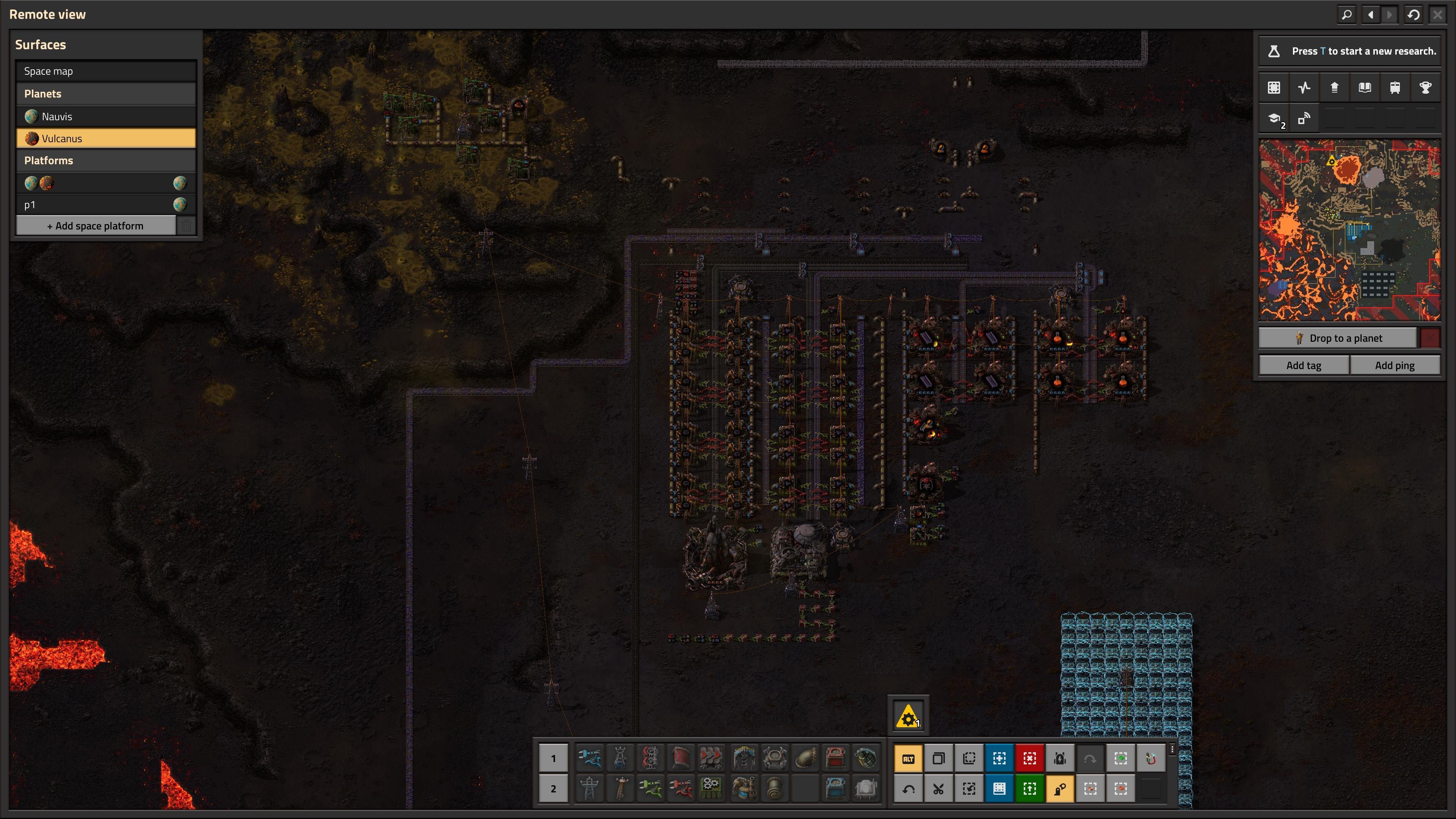Screen dimensions: 1456x819
Task: Click the Add ping button
Action: coord(1395,365)
